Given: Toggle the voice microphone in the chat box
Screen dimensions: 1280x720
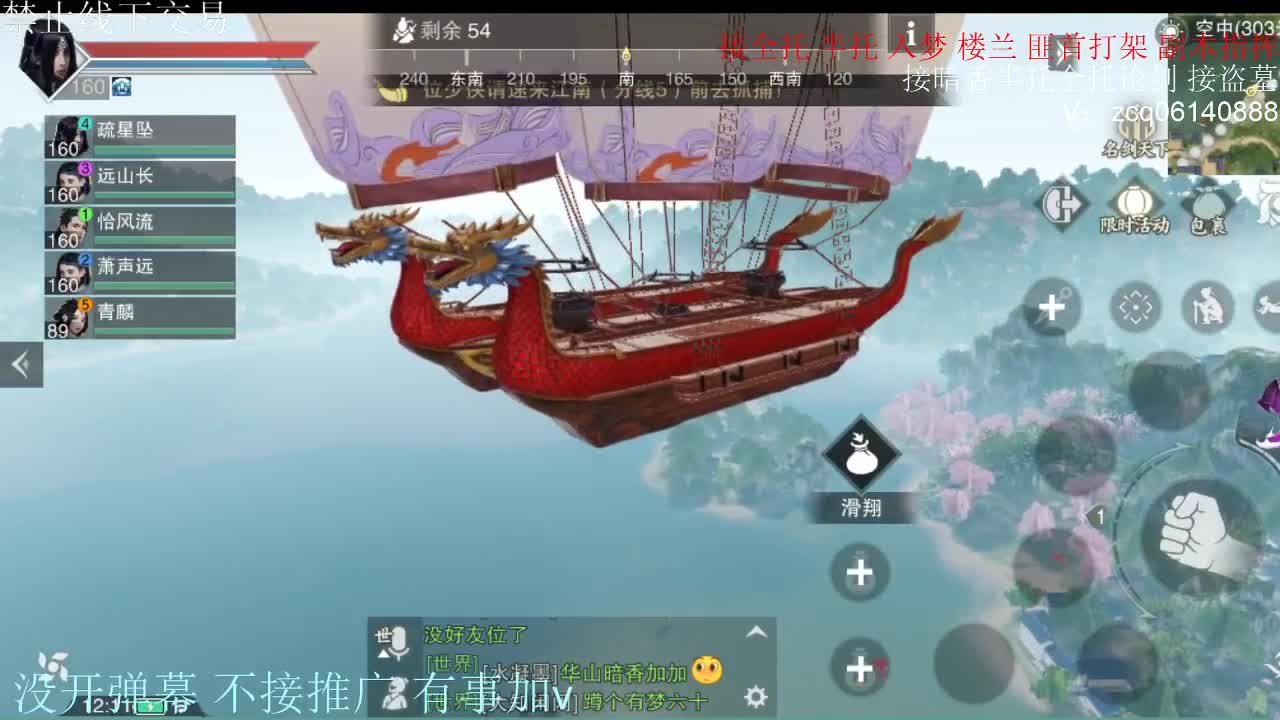Looking at the screenshot, I should (398, 642).
